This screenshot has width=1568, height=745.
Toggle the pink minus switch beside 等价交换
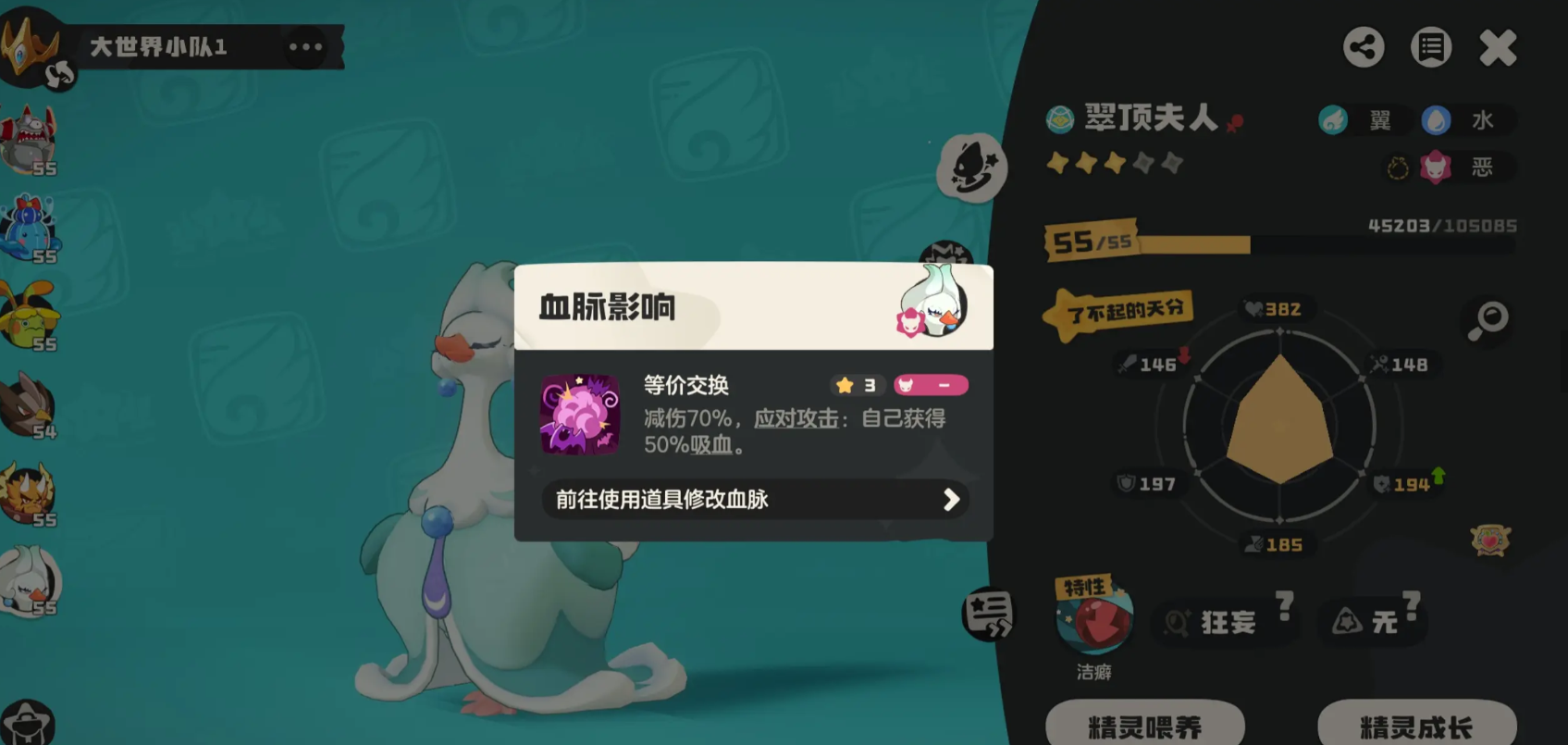tap(931, 385)
